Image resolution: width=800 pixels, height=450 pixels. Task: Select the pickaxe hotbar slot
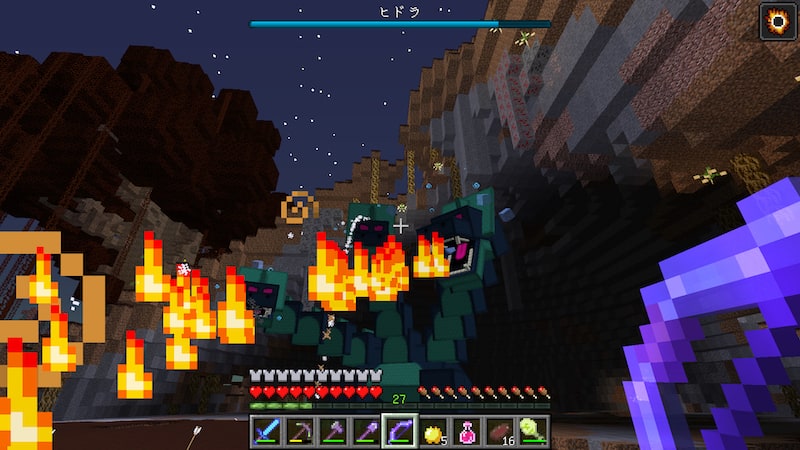[x=299, y=431]
